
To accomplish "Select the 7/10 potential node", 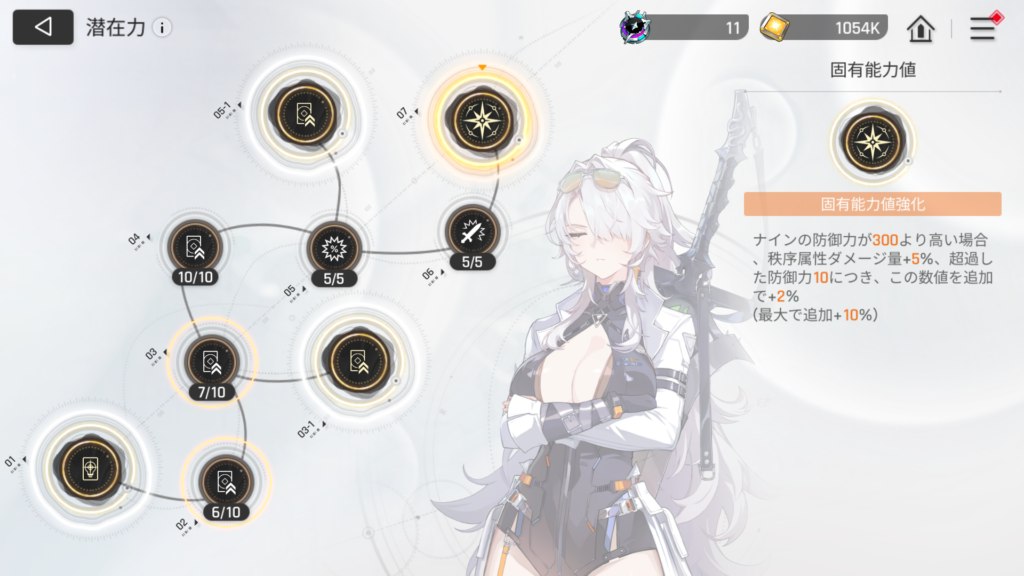I will [x=212, y=362].
